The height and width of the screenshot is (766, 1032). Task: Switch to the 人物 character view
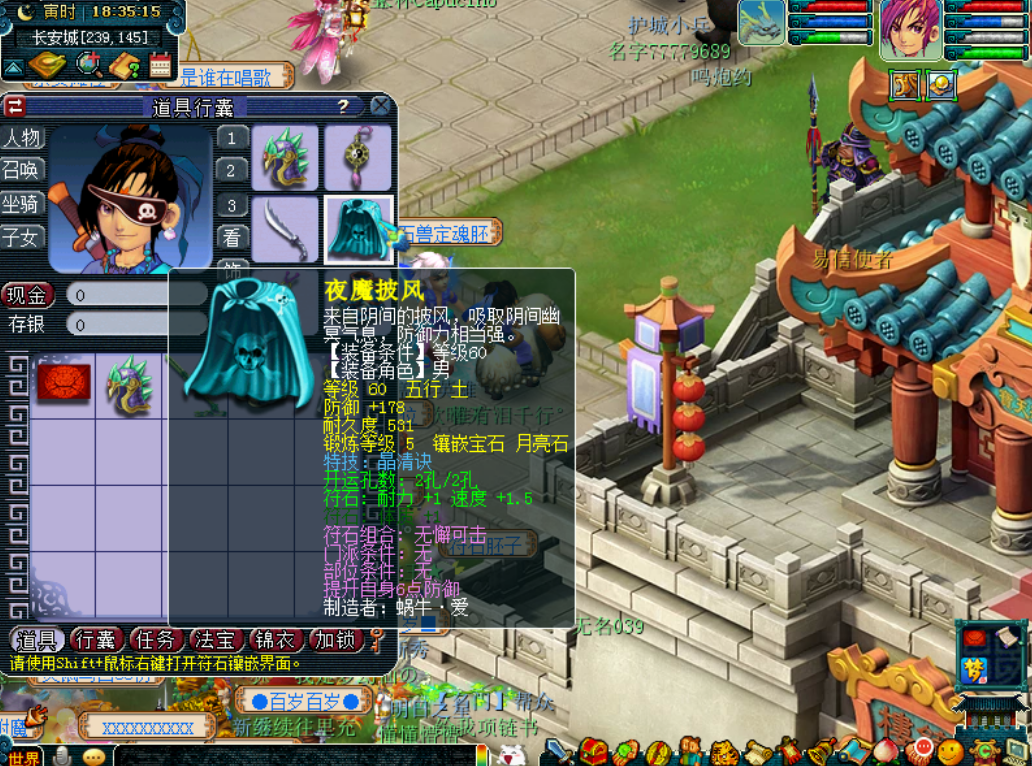22,137
